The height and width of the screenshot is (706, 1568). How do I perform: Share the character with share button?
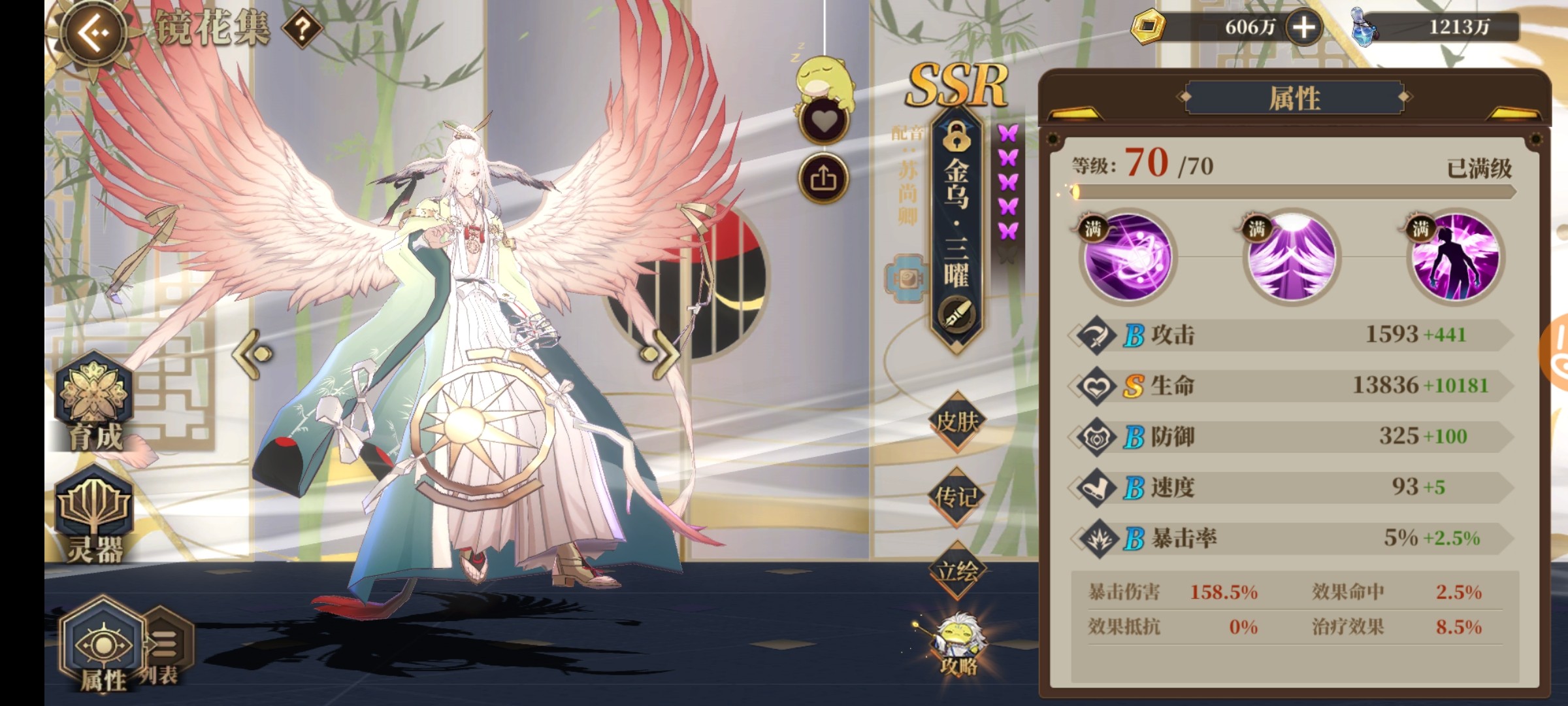[x=823, y=178]
